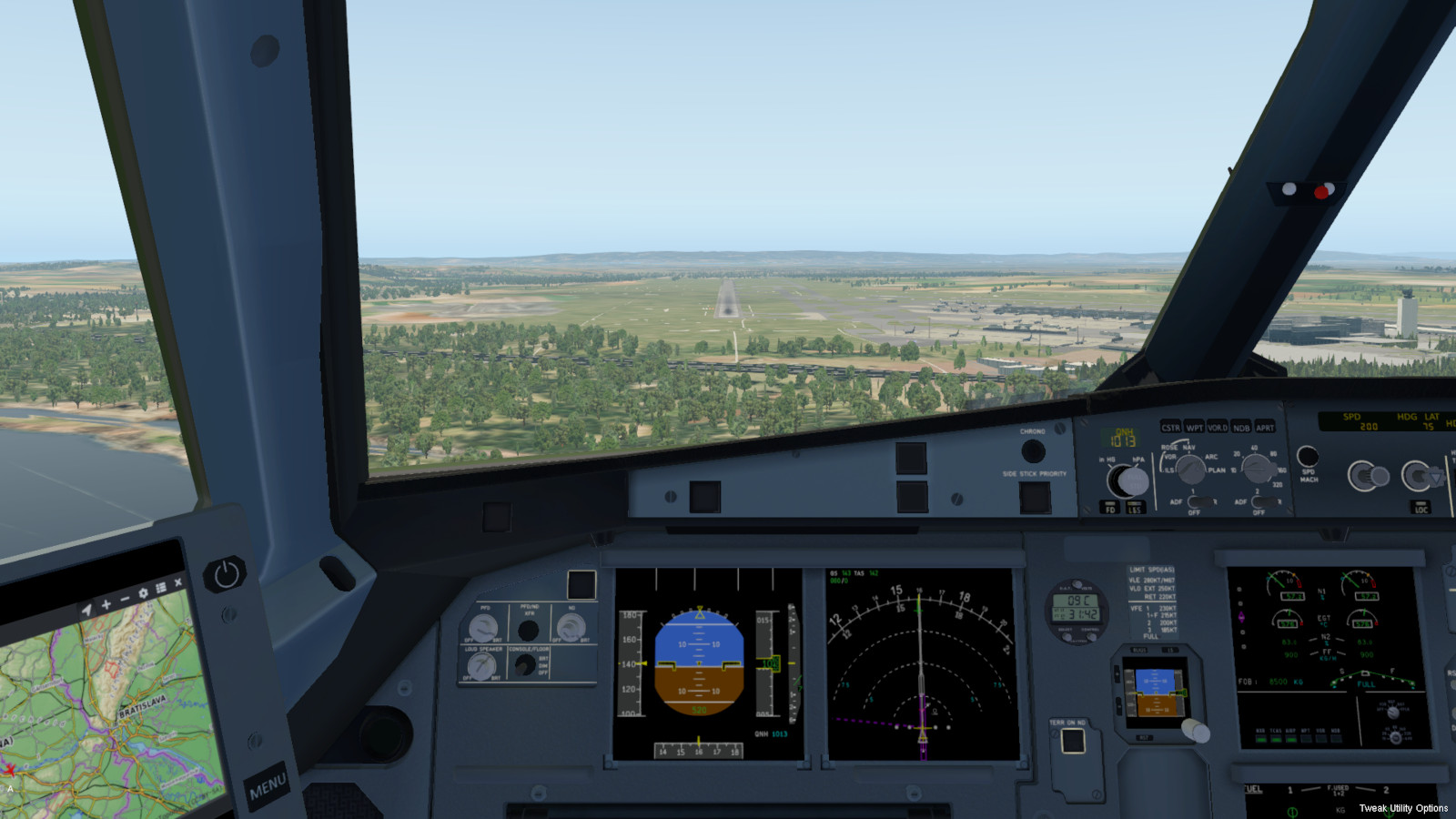This screenshot has width=1456, height=819.
Task: Toggle the LS landing system button
Action: coord(1134,508)
